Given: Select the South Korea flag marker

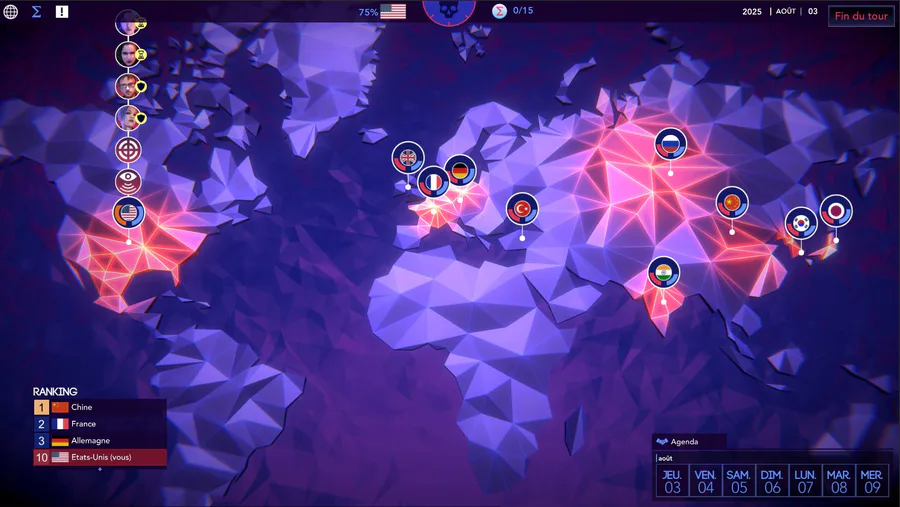Looking at the screenshot, I should tap(800, 223).
